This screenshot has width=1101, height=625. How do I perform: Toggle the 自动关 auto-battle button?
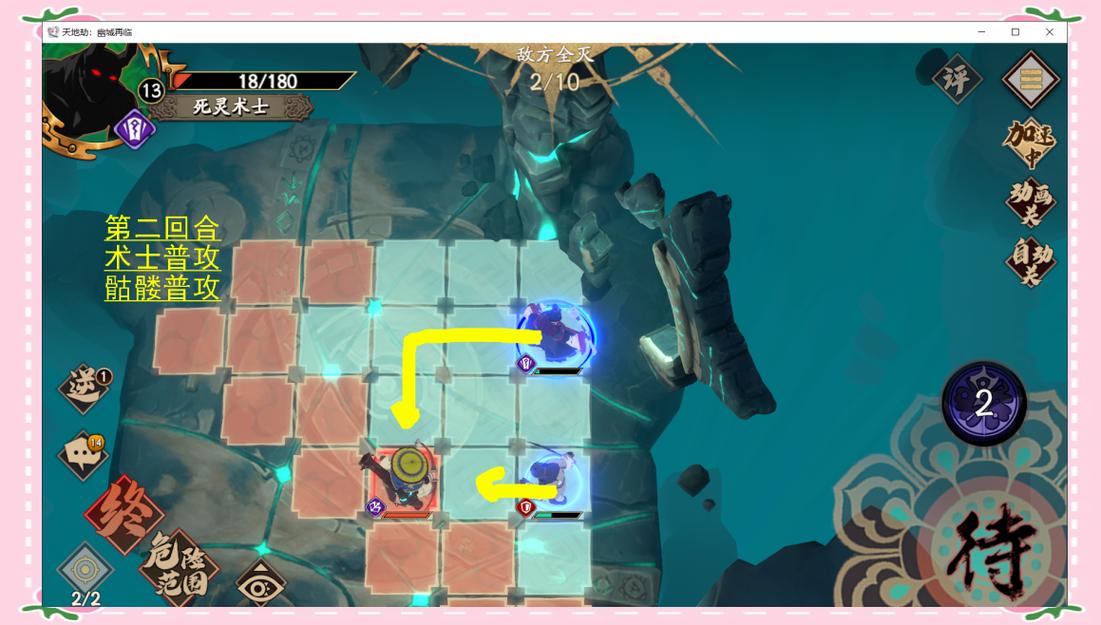pyautogui.click(x=1030, y=260)
